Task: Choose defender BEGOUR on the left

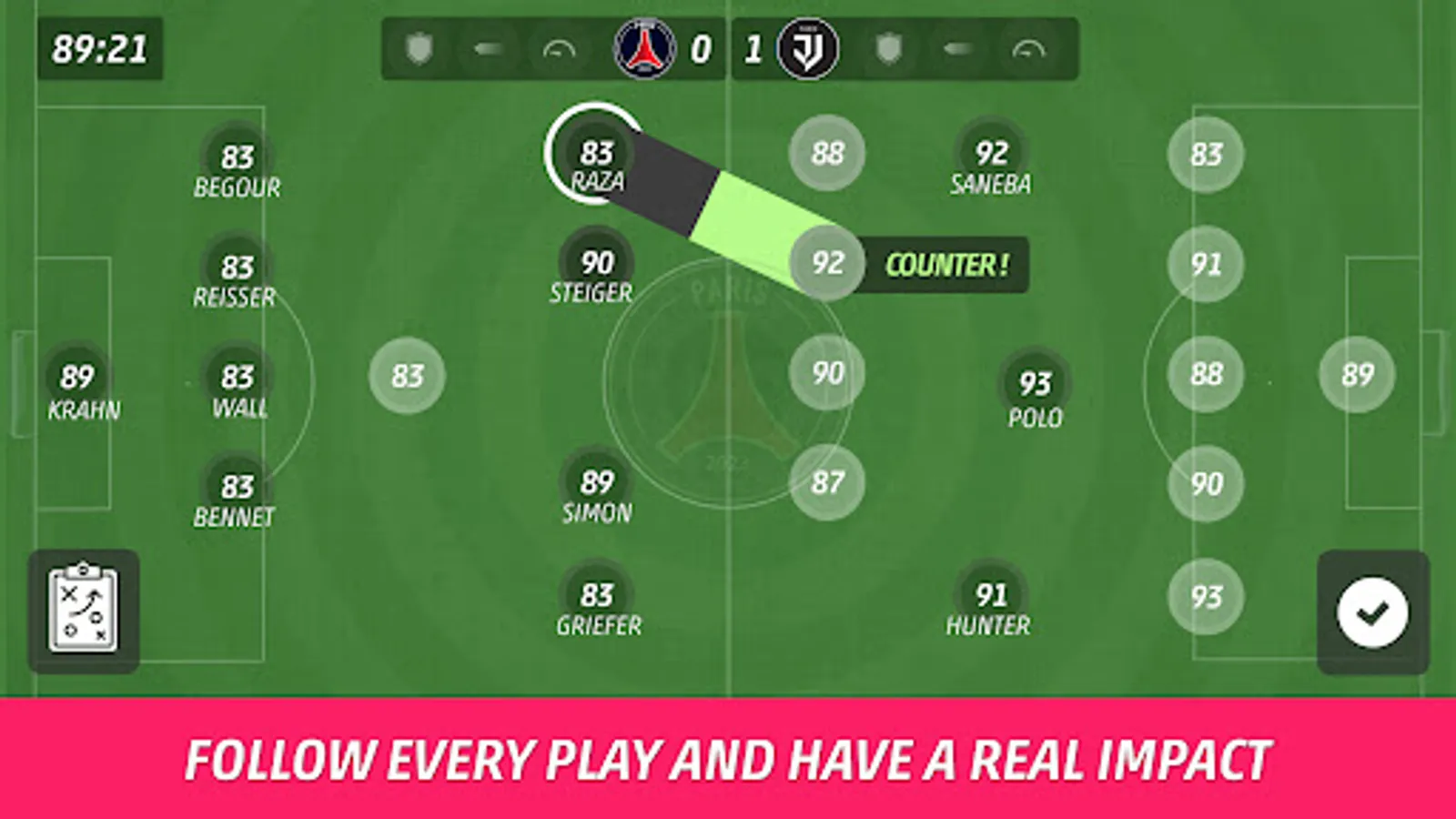Action: click(238, 155)
